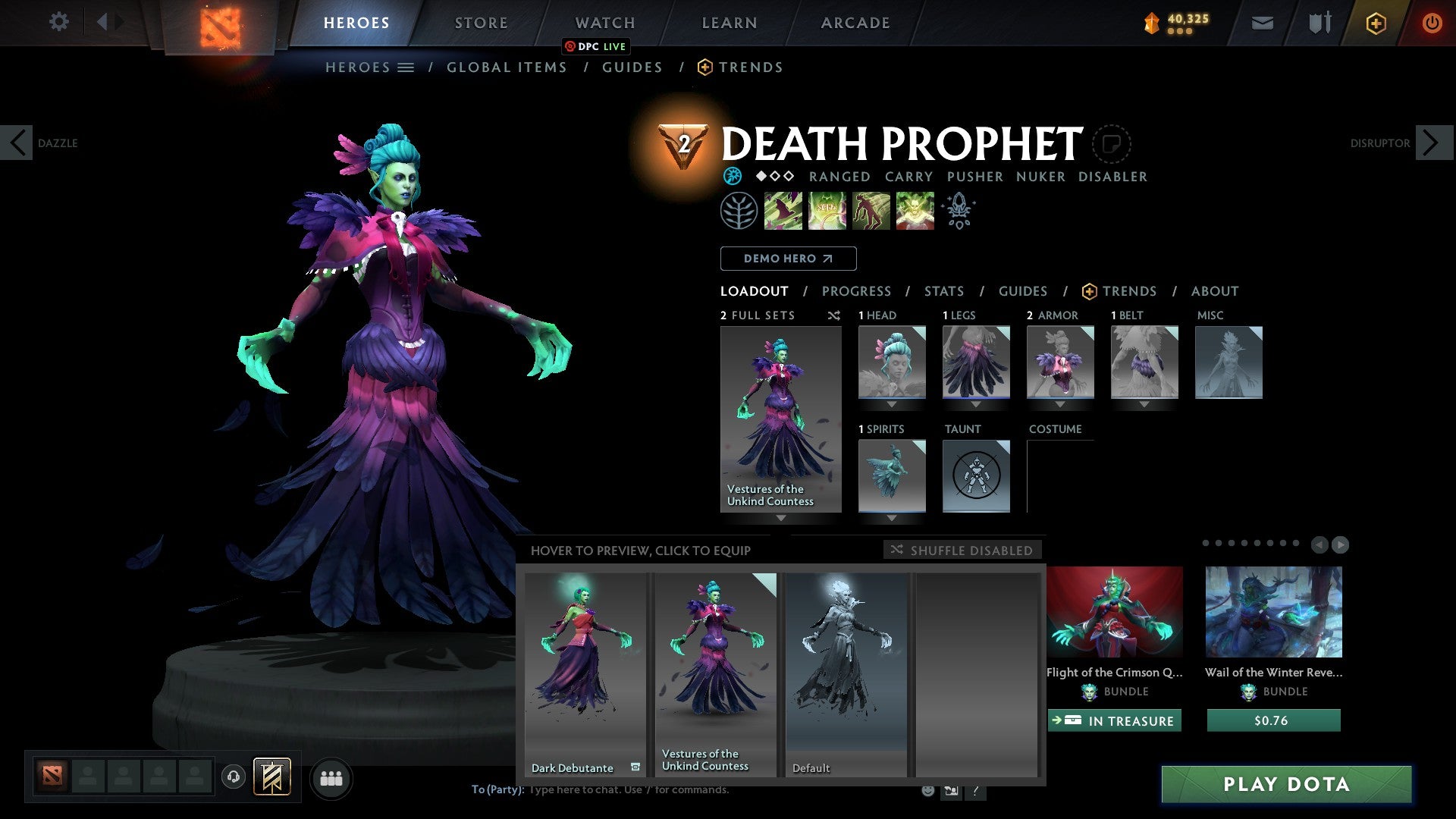Switch to the Progress tab
Viewport: 1456px width, 819px height.
coord(857,291)
